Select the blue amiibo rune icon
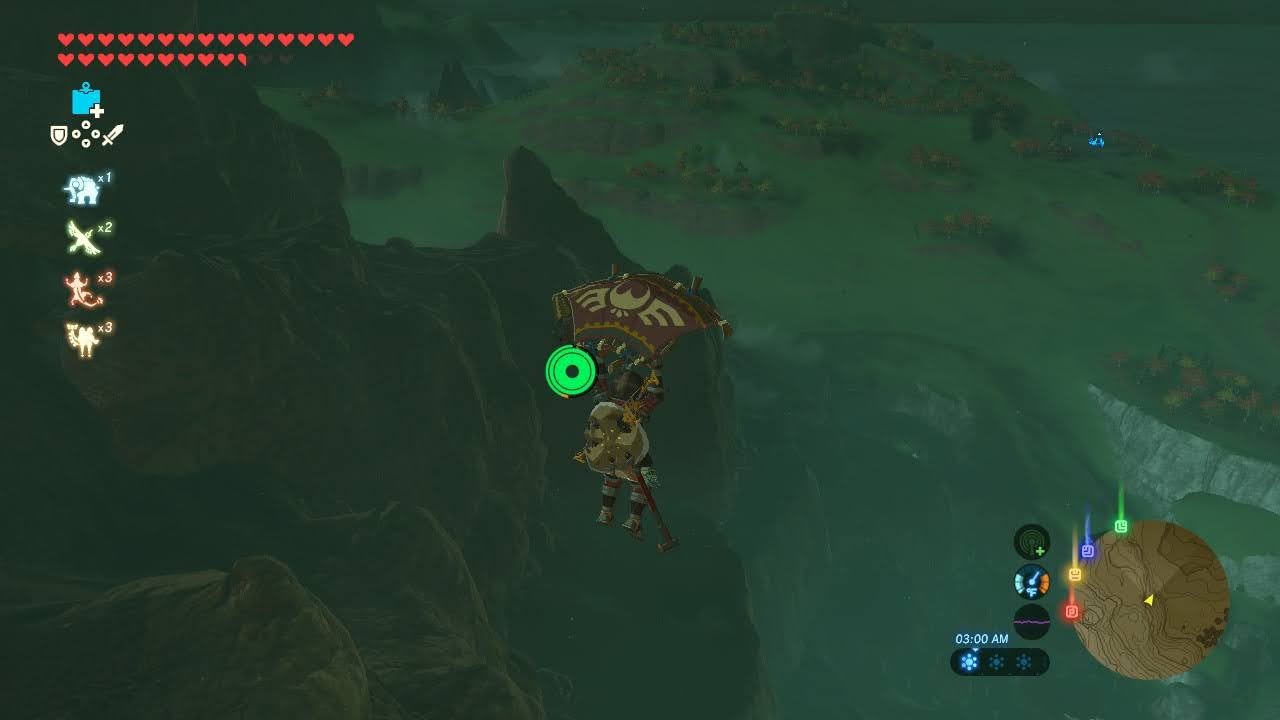1280x720 pixels. click(x=86, y=100)
